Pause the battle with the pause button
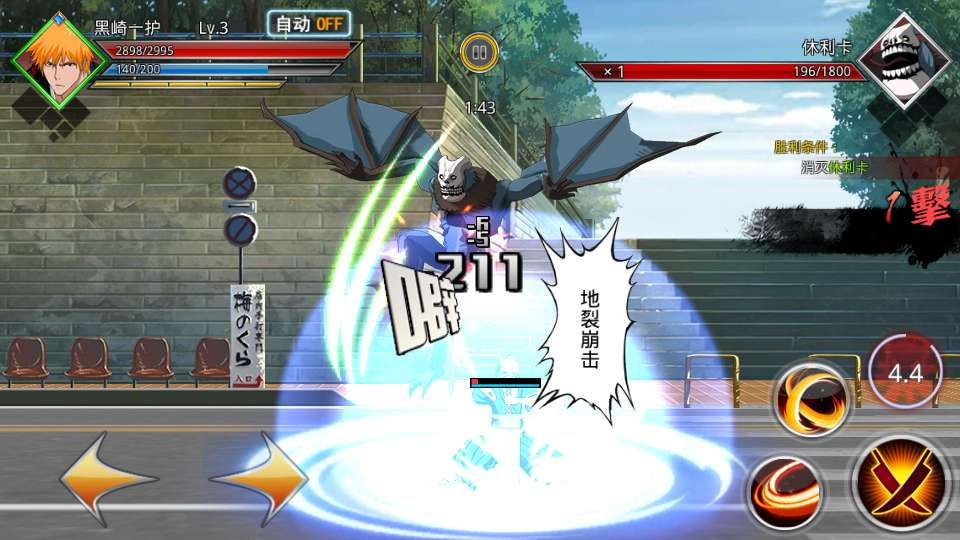The height and width of the screenshot is (540, 960). [x=479, y=52]
